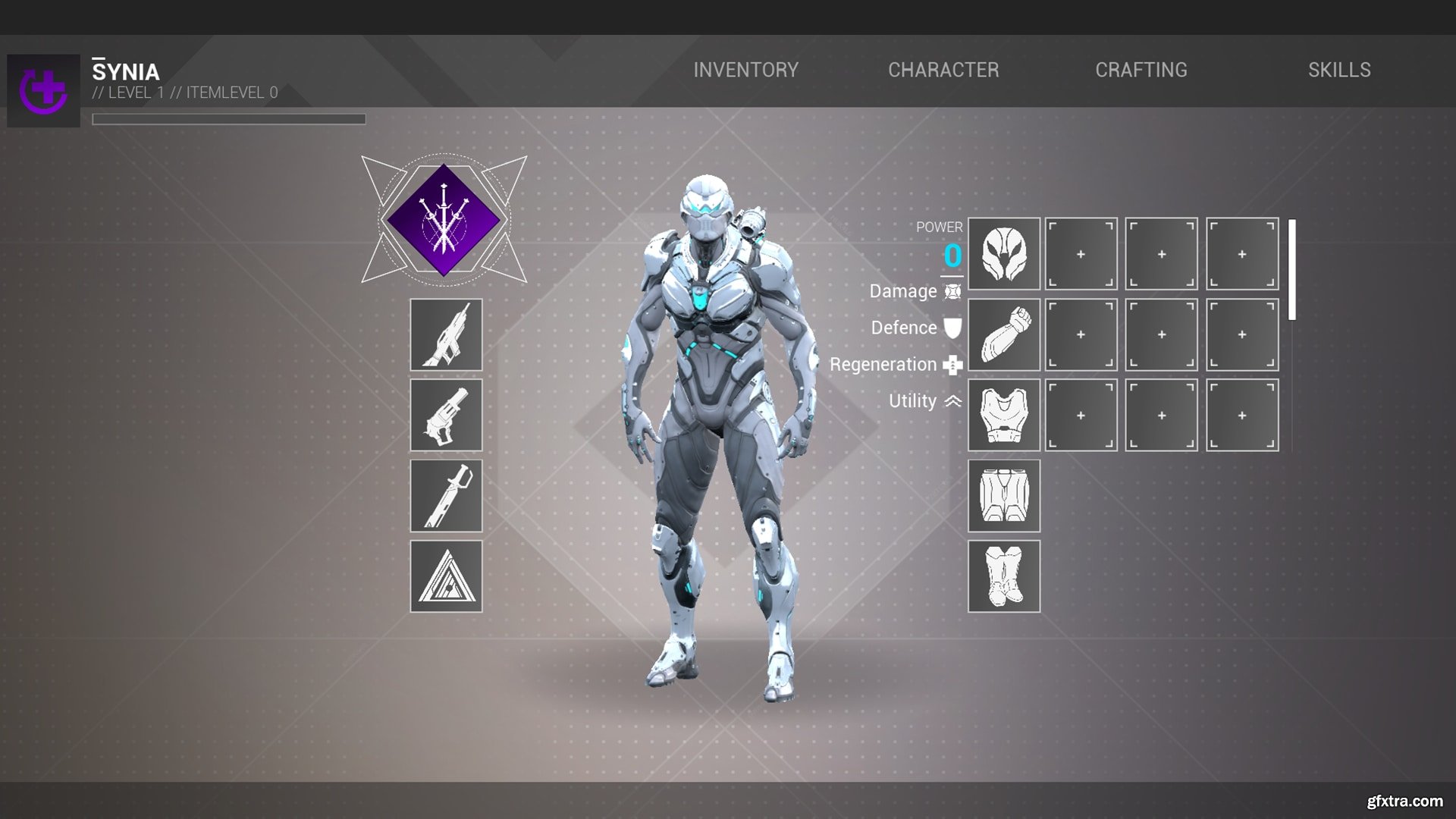Select the sword melee weapon slot
This screenshot has width=1456, height=819.
coord(446,496)
